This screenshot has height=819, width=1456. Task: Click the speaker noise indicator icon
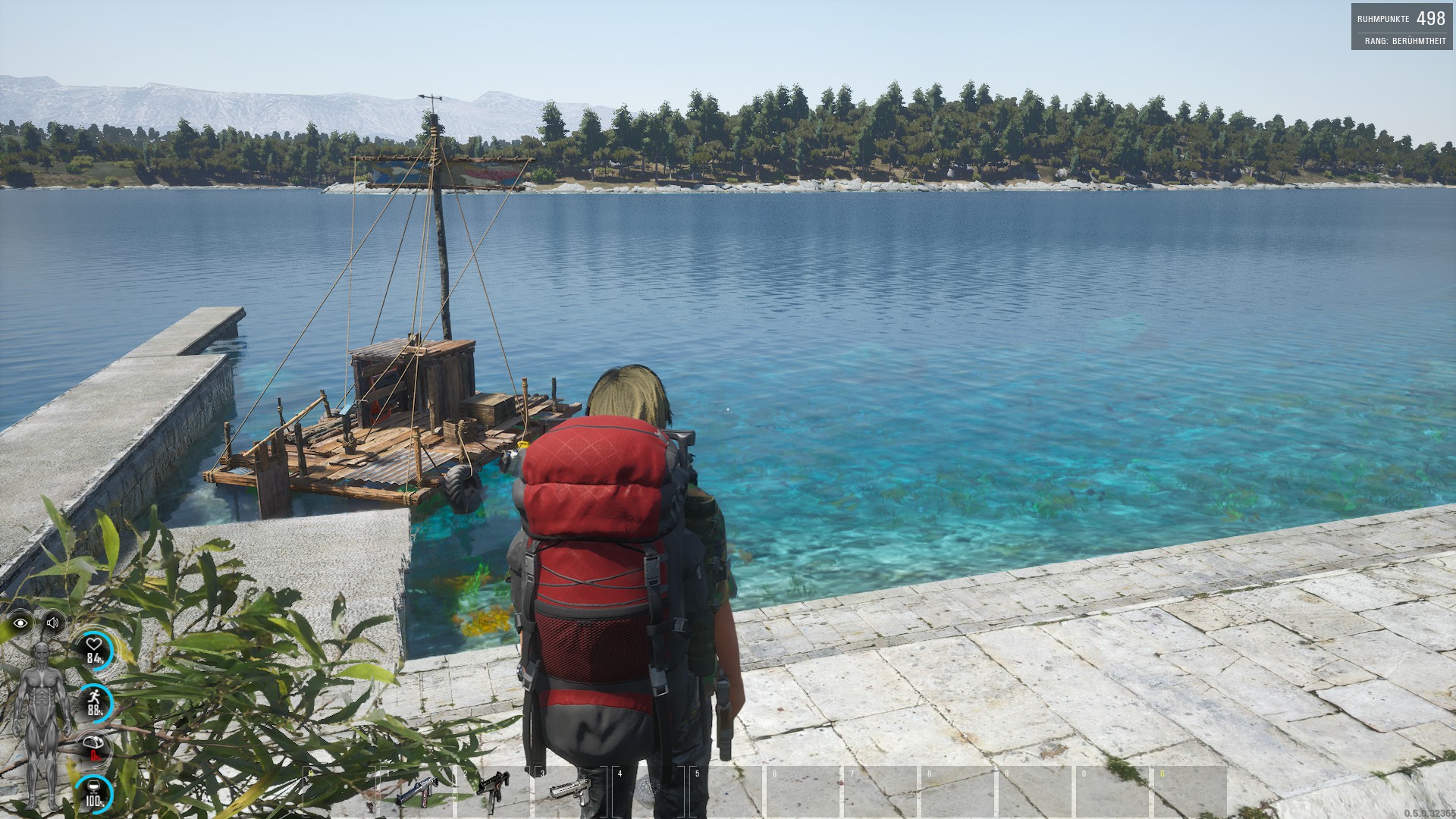[52, 623]
